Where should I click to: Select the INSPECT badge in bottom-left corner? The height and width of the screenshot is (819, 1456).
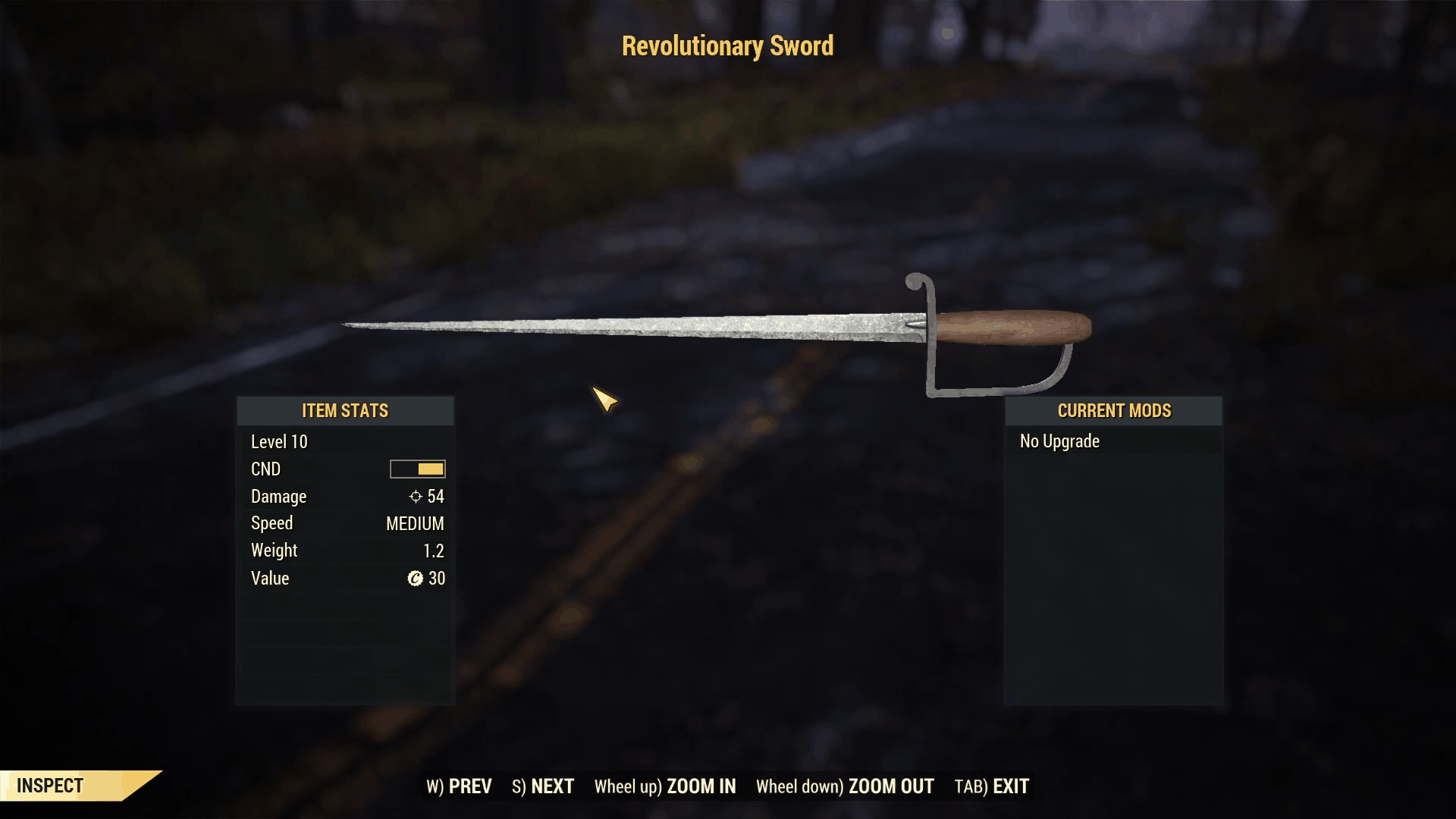pyautogui.click(x=49, y=786)
